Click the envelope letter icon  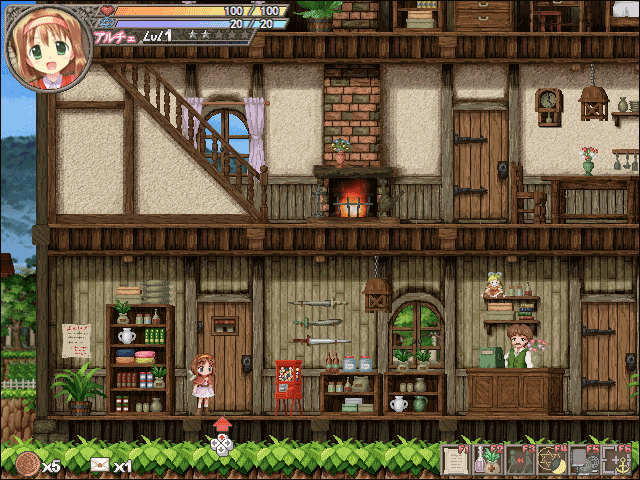tap(99, 464)
